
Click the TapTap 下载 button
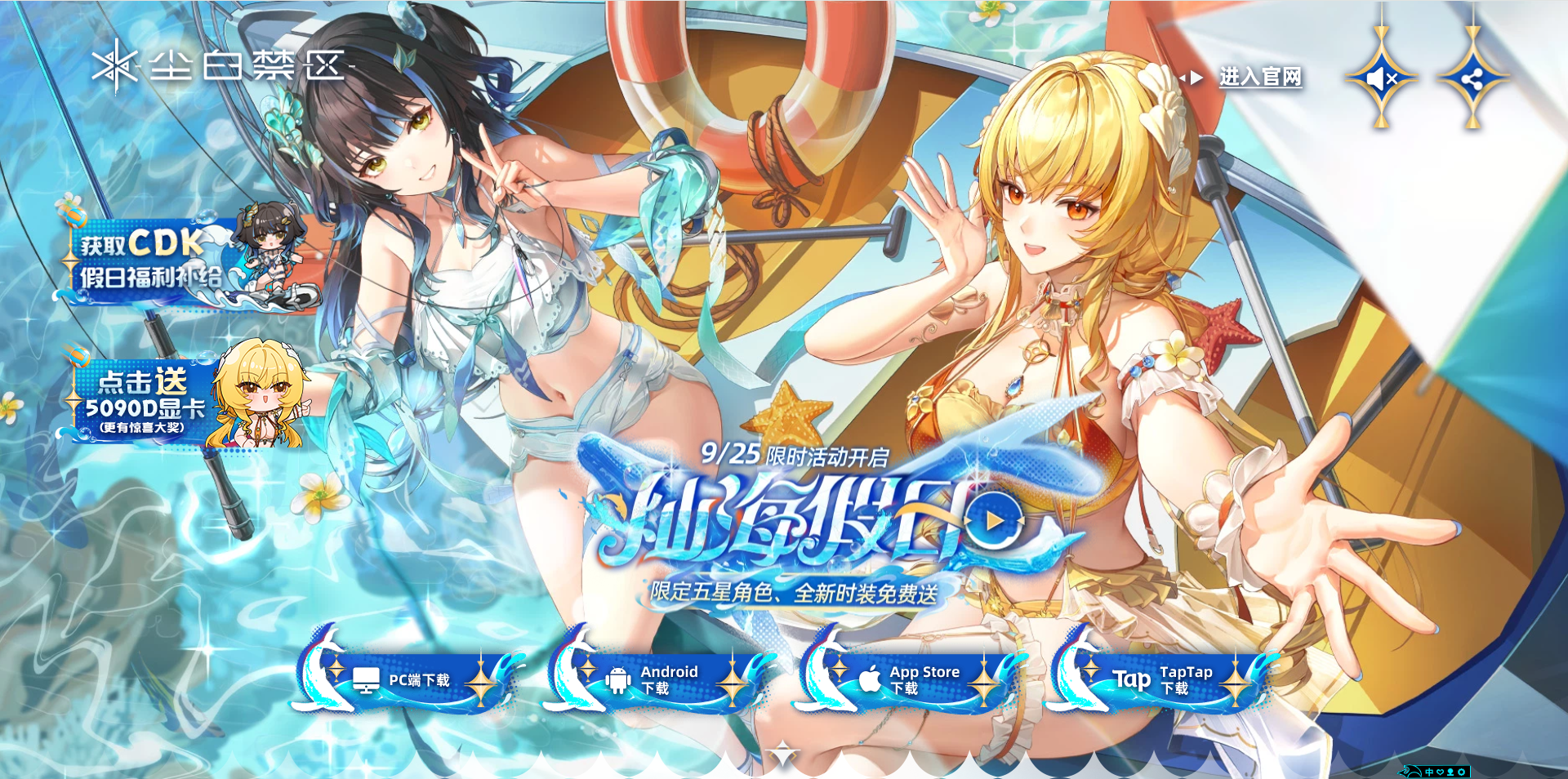click(1164, 679)
